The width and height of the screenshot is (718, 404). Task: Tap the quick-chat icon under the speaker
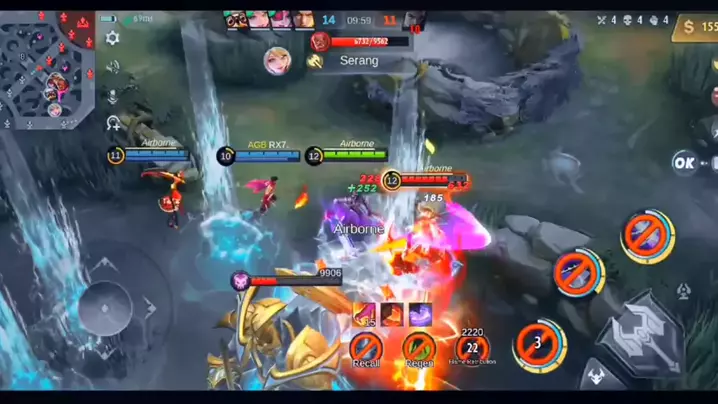tap(113, 123)
